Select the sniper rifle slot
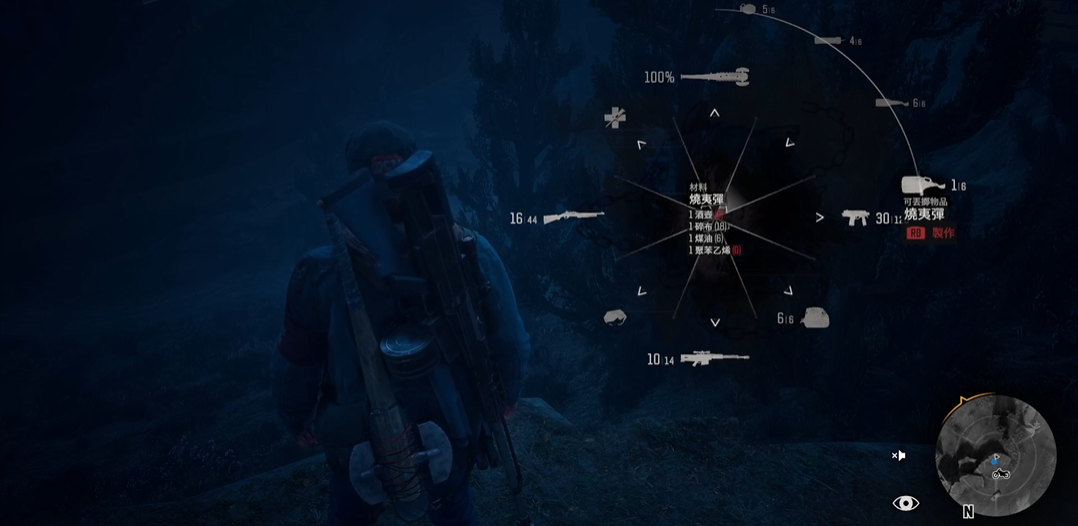 [714, 357]
